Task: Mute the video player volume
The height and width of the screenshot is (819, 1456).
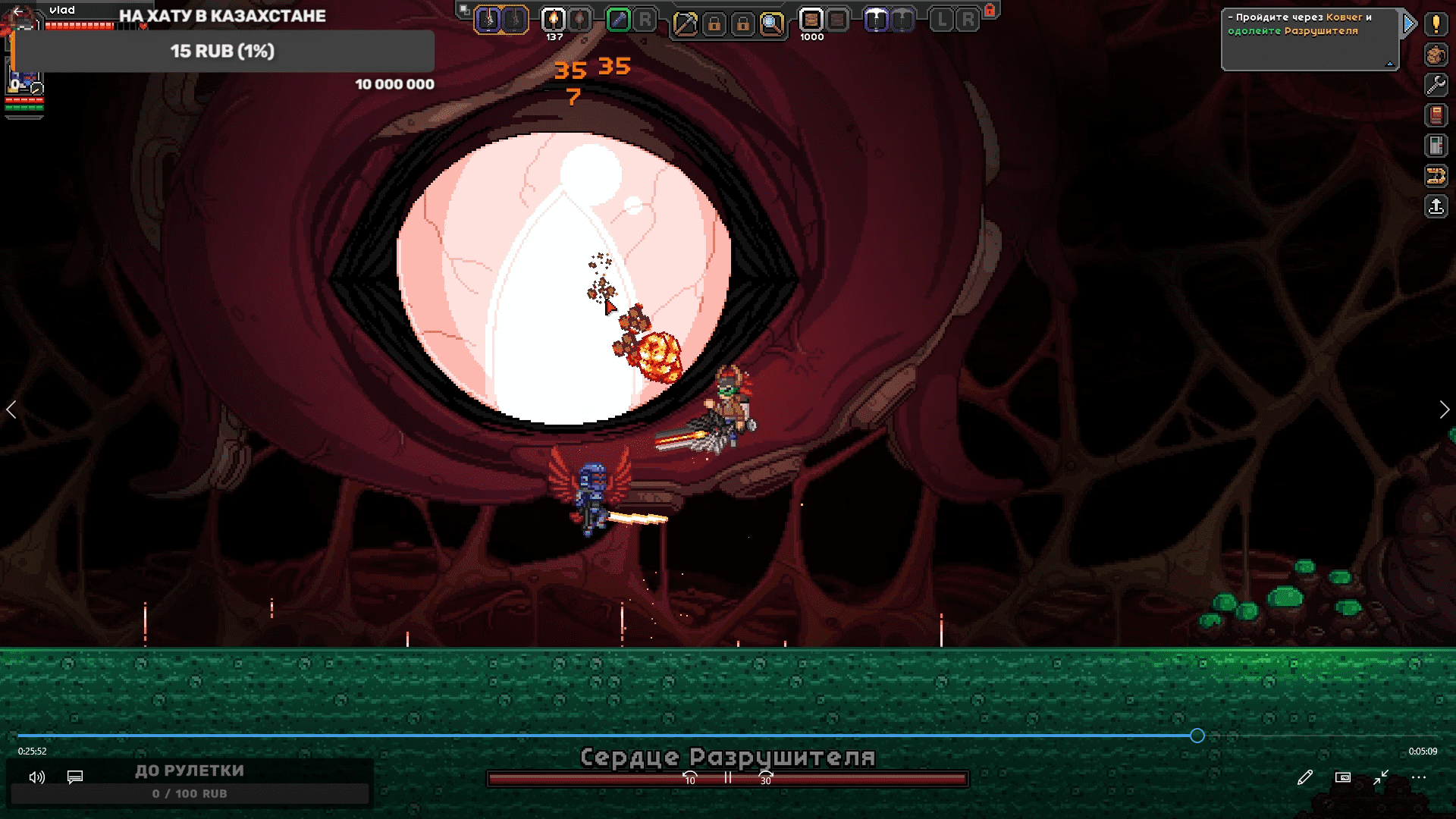Action: click(36, 777)
